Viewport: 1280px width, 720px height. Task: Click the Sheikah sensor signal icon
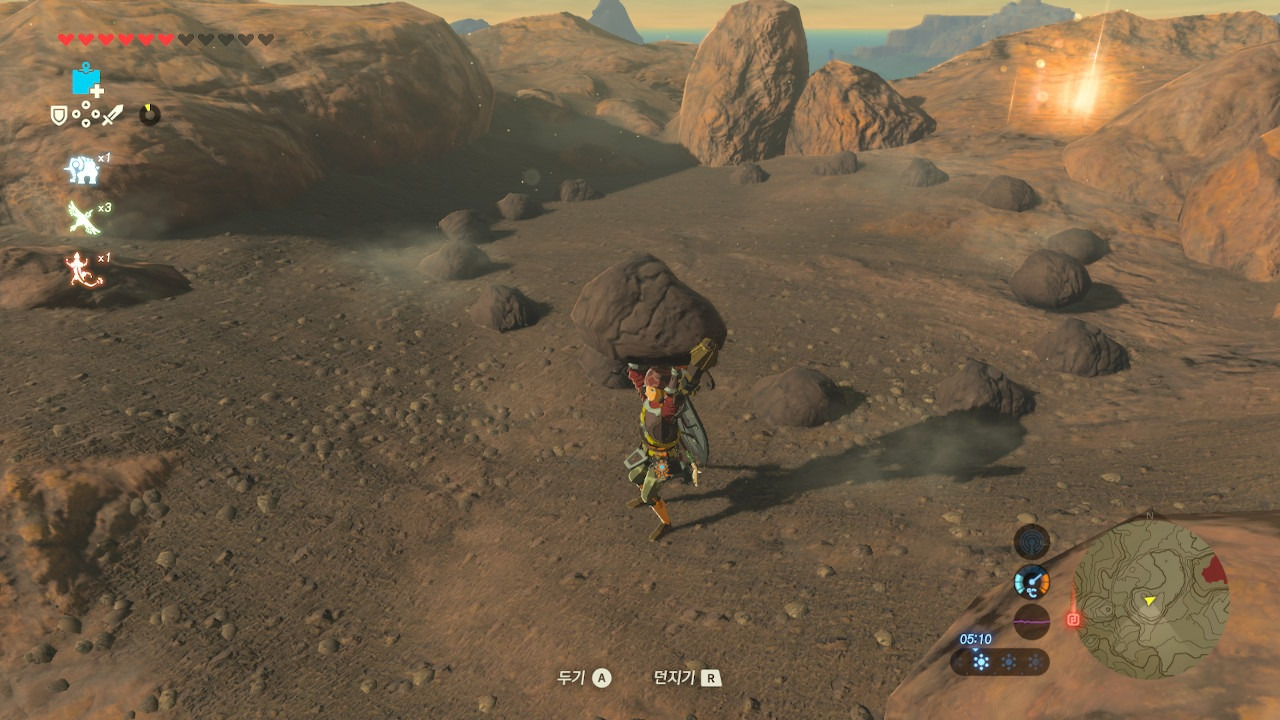1031,541
